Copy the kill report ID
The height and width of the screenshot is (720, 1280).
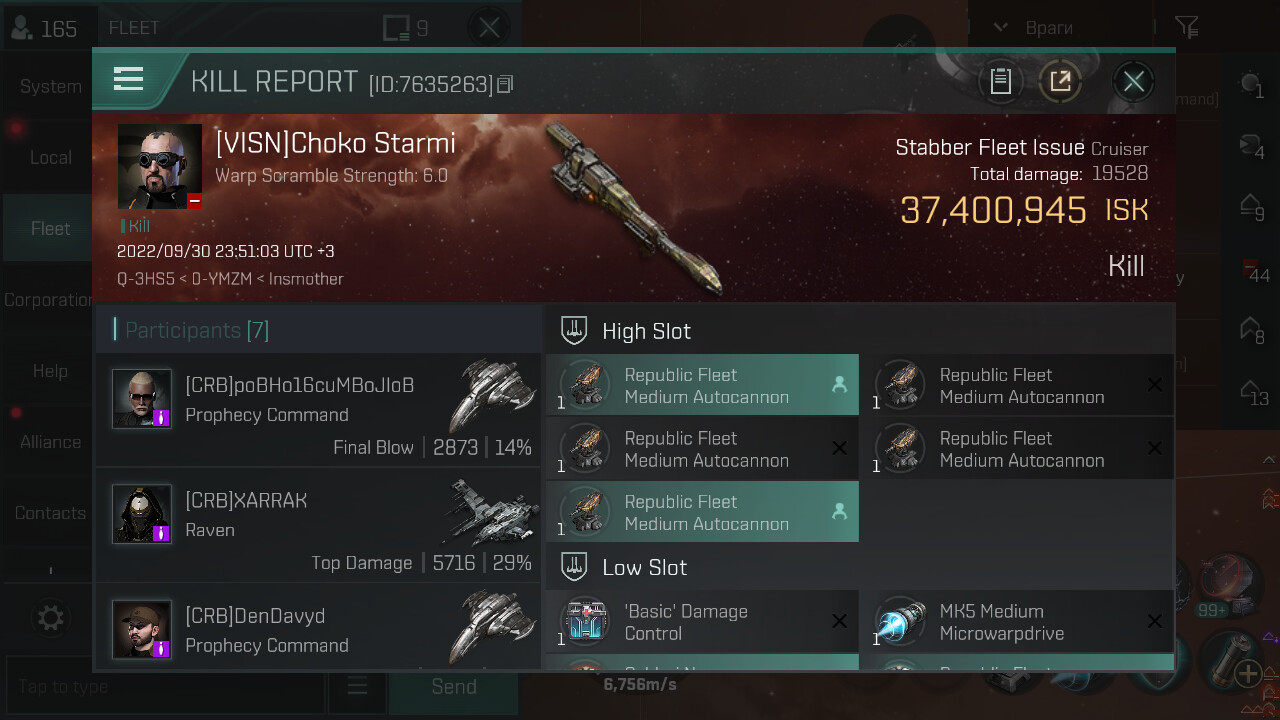tap(505, 84)
